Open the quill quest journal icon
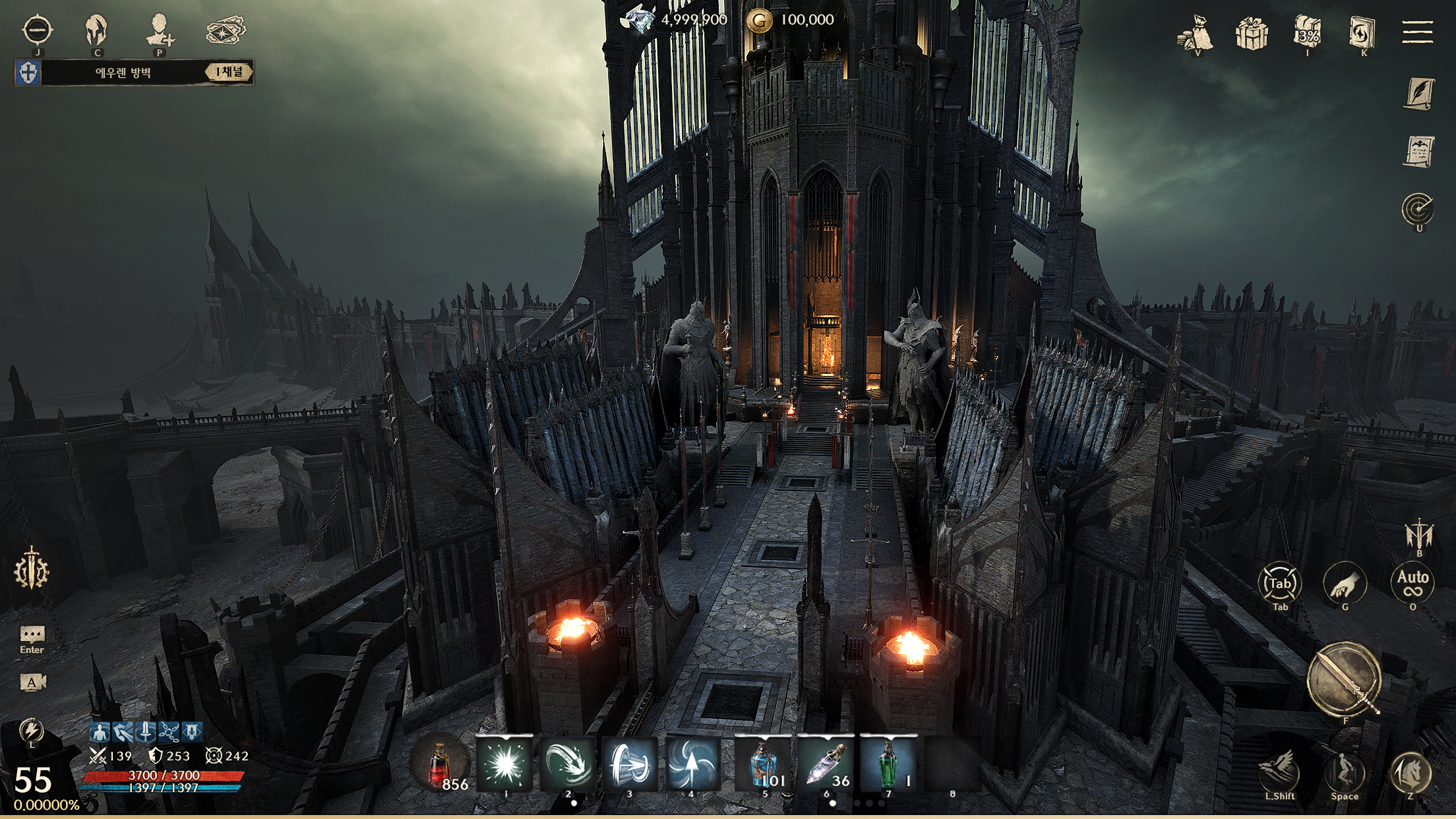The image size is (1456, 819). (1418, 92)
